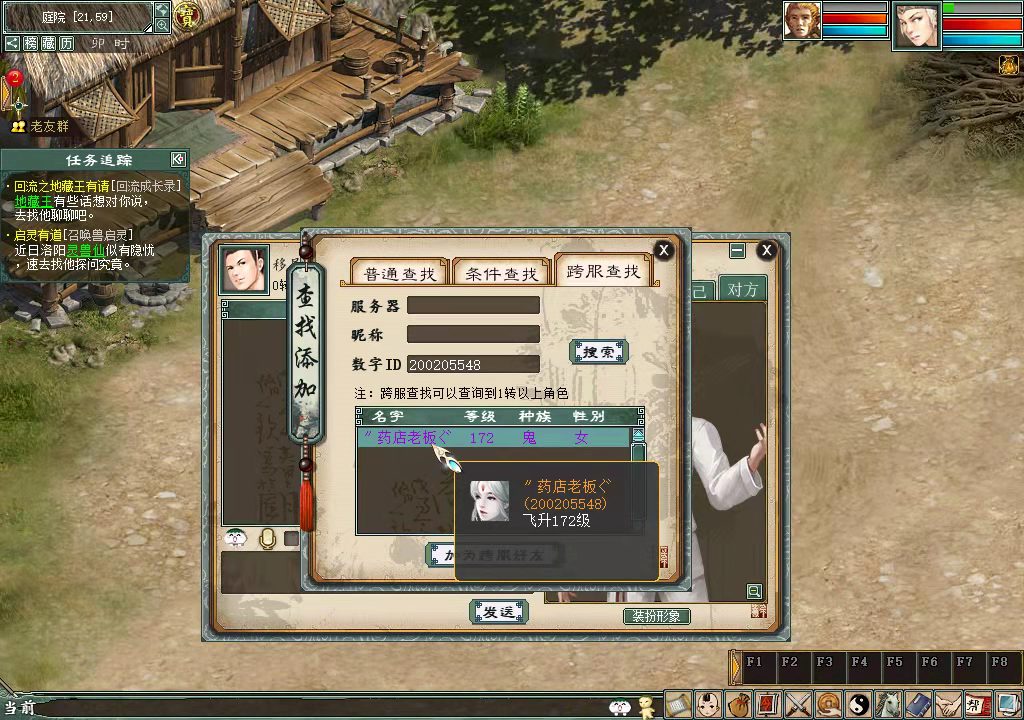Click the red 寶 treasure icon

186,17
